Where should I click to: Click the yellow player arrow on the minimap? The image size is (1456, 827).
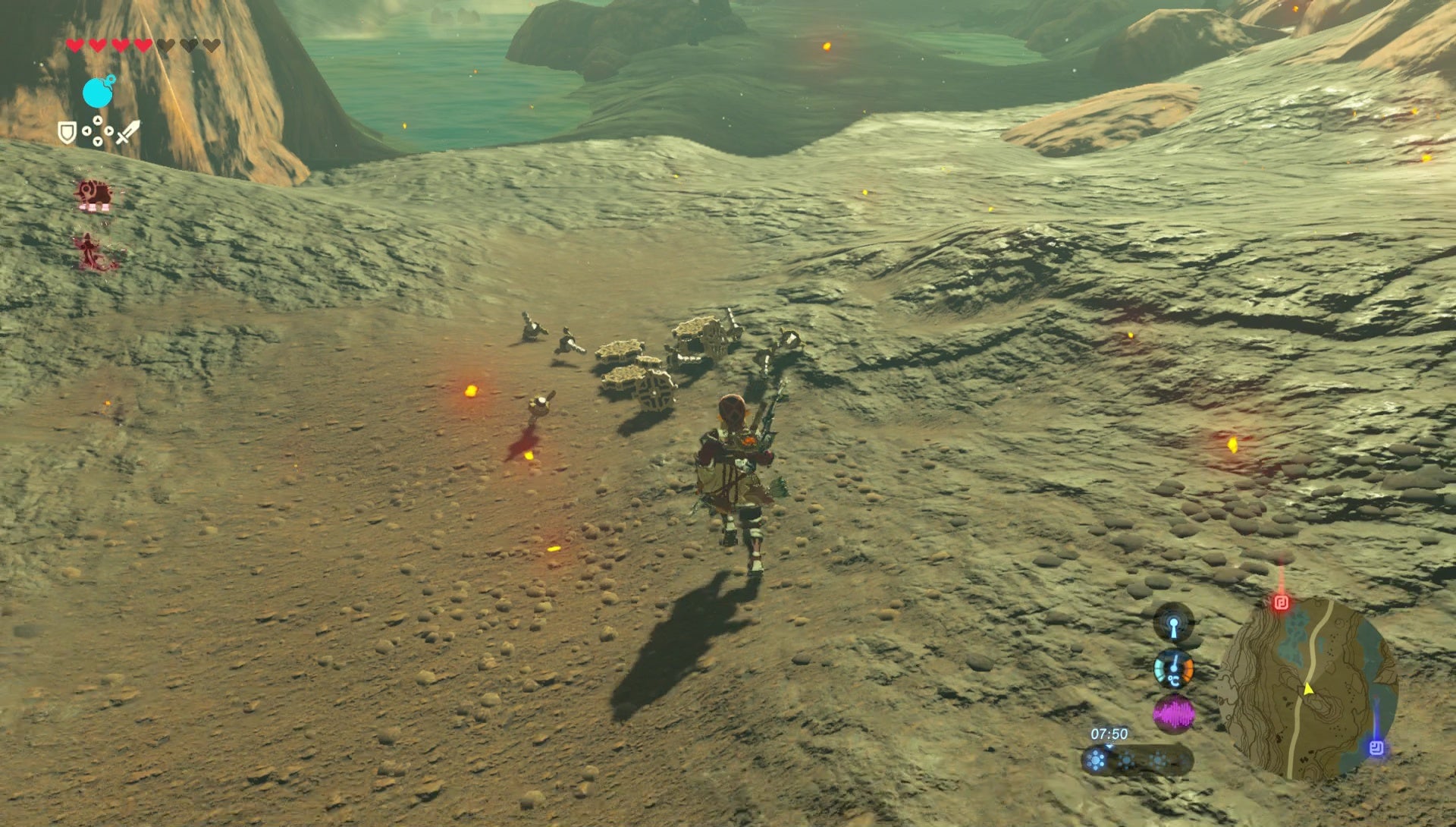click(x=1308, y=689)
